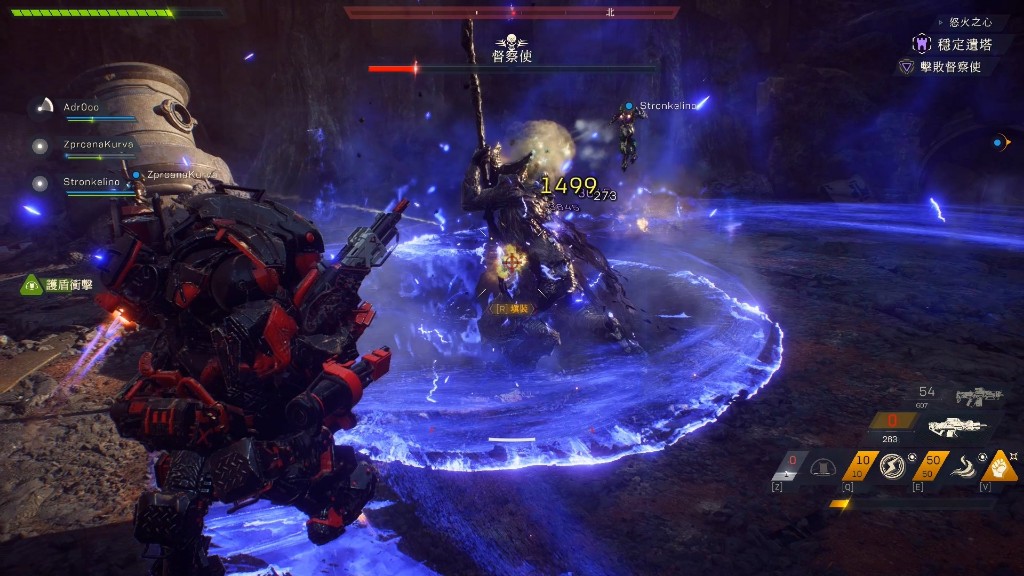
Task: Open the 穩定遺塔 objective tracker
Action: (x=963, y=44)
